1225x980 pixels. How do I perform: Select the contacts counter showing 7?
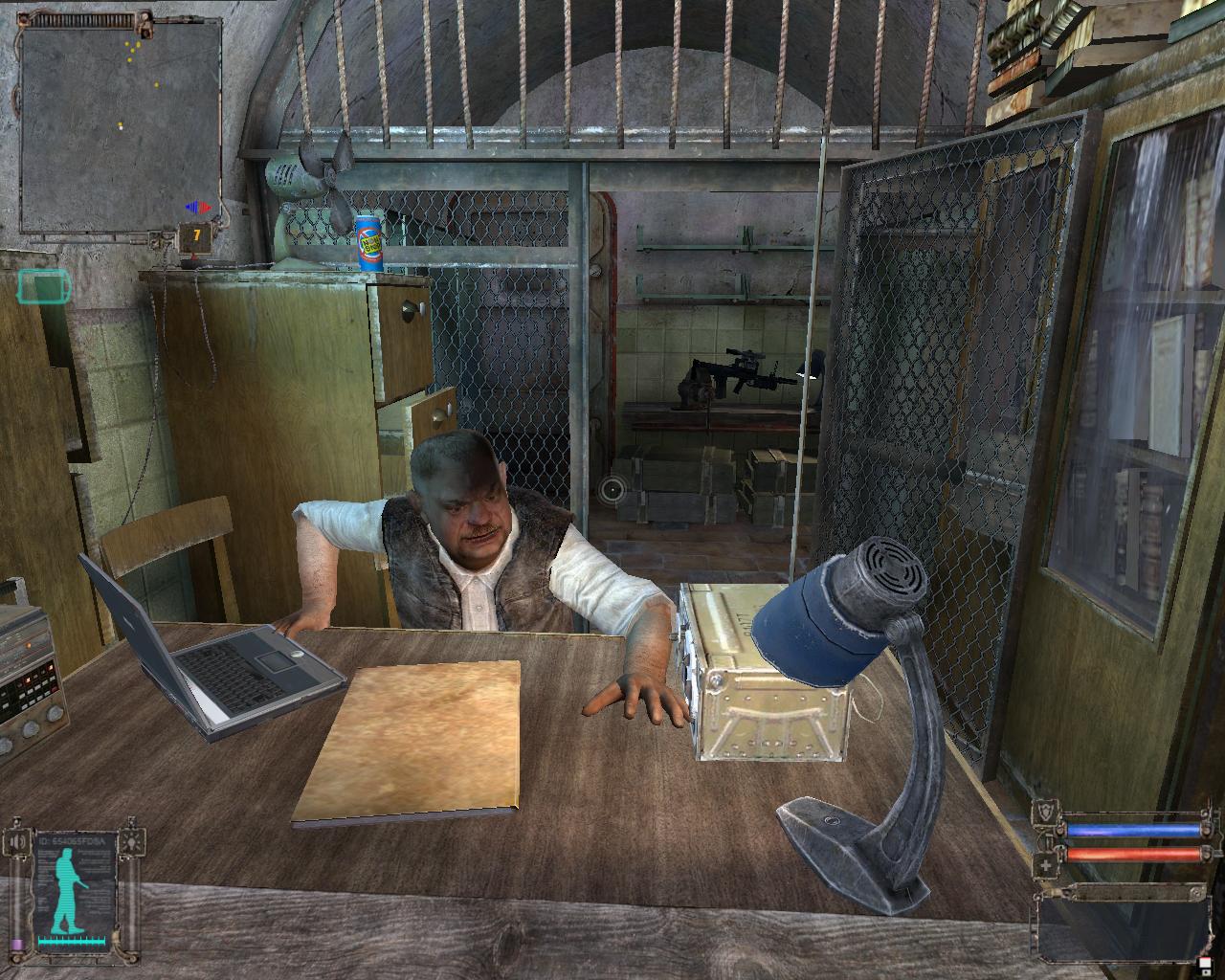click(x=196, y=234)
